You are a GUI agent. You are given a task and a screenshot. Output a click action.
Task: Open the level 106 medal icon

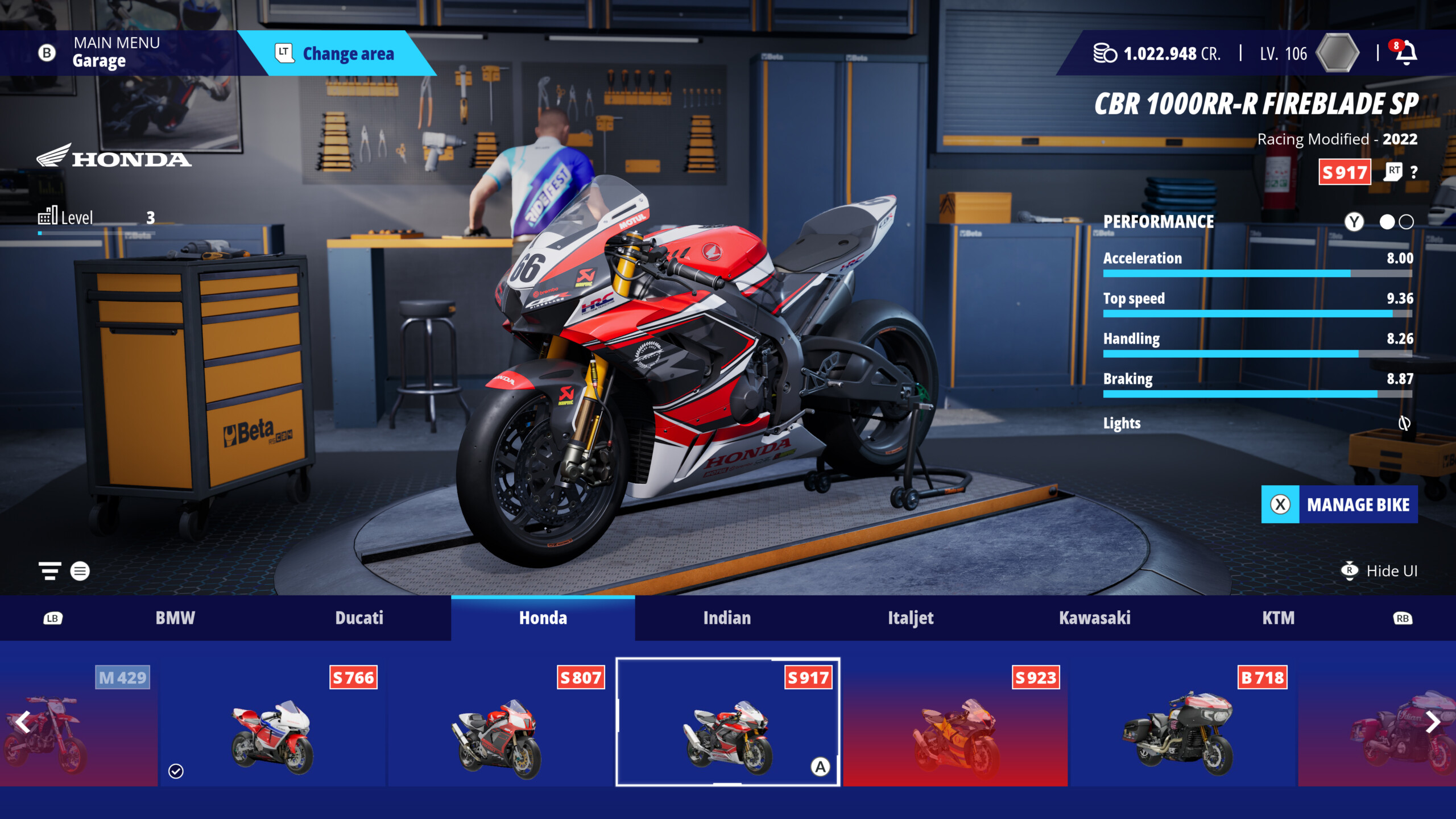1338,53
